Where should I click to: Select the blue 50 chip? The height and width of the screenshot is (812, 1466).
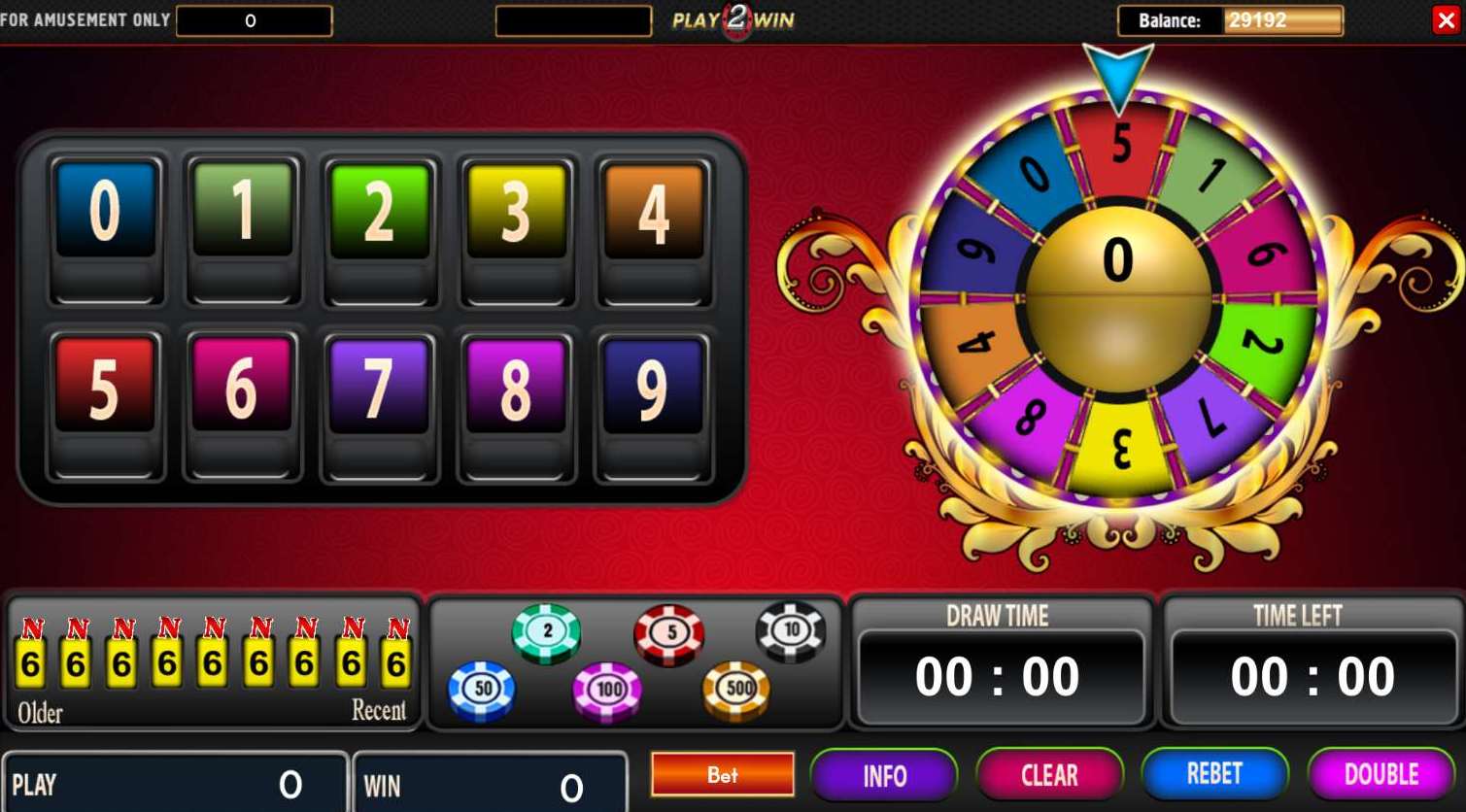click(x=482, y=690)
